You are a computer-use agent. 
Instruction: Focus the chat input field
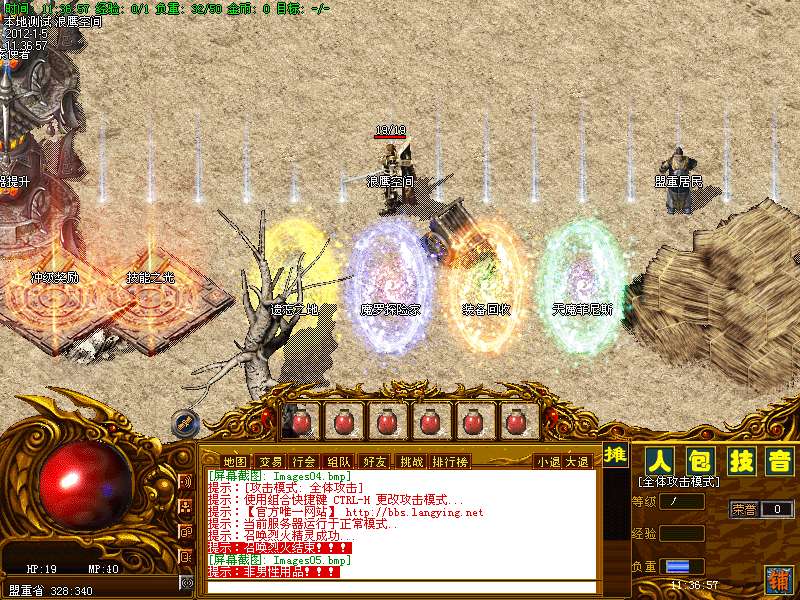(x=400, y=586)
